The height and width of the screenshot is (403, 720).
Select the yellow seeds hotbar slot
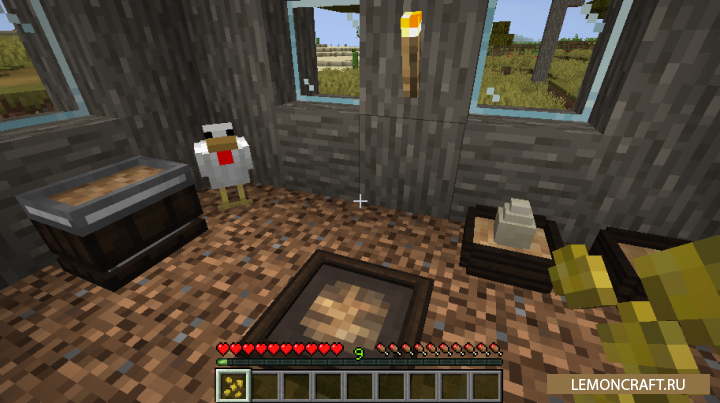point(233,386)
